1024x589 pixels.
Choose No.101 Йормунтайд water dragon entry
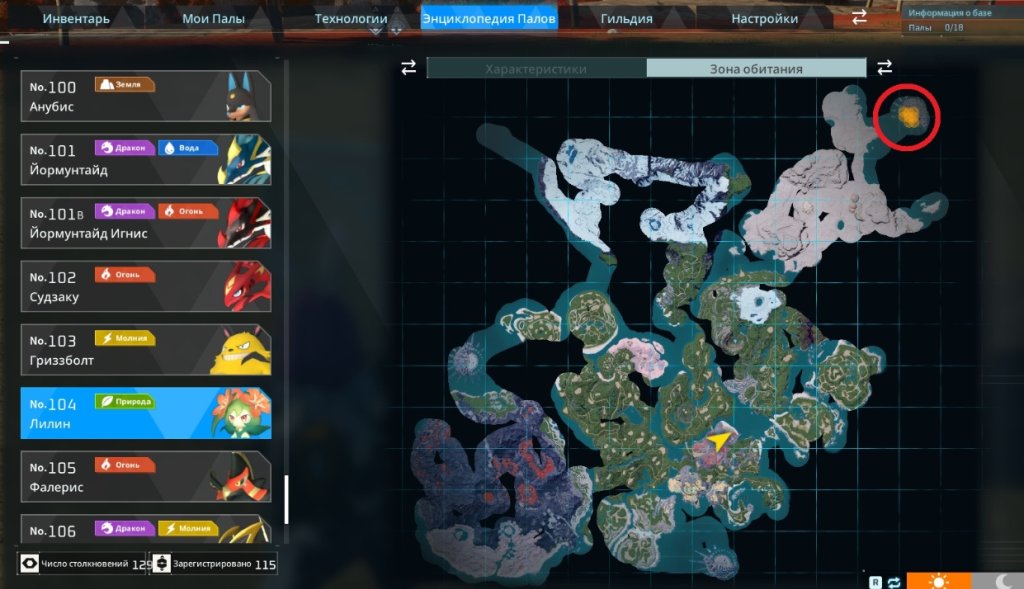[146, 160]
